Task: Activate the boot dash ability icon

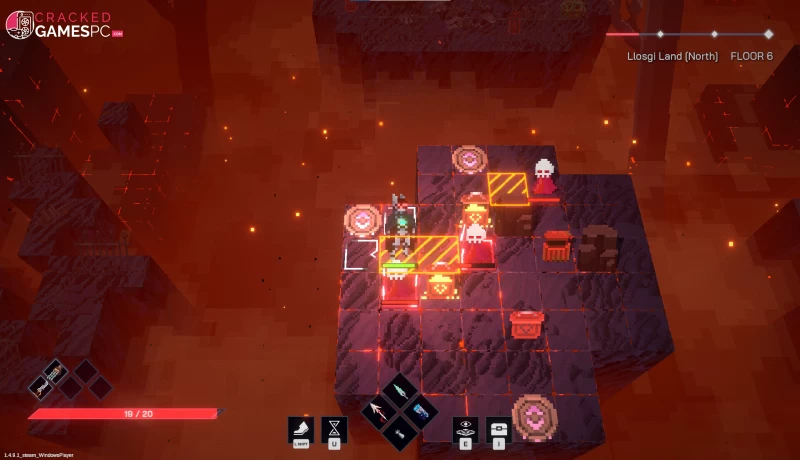Action: 301,428
